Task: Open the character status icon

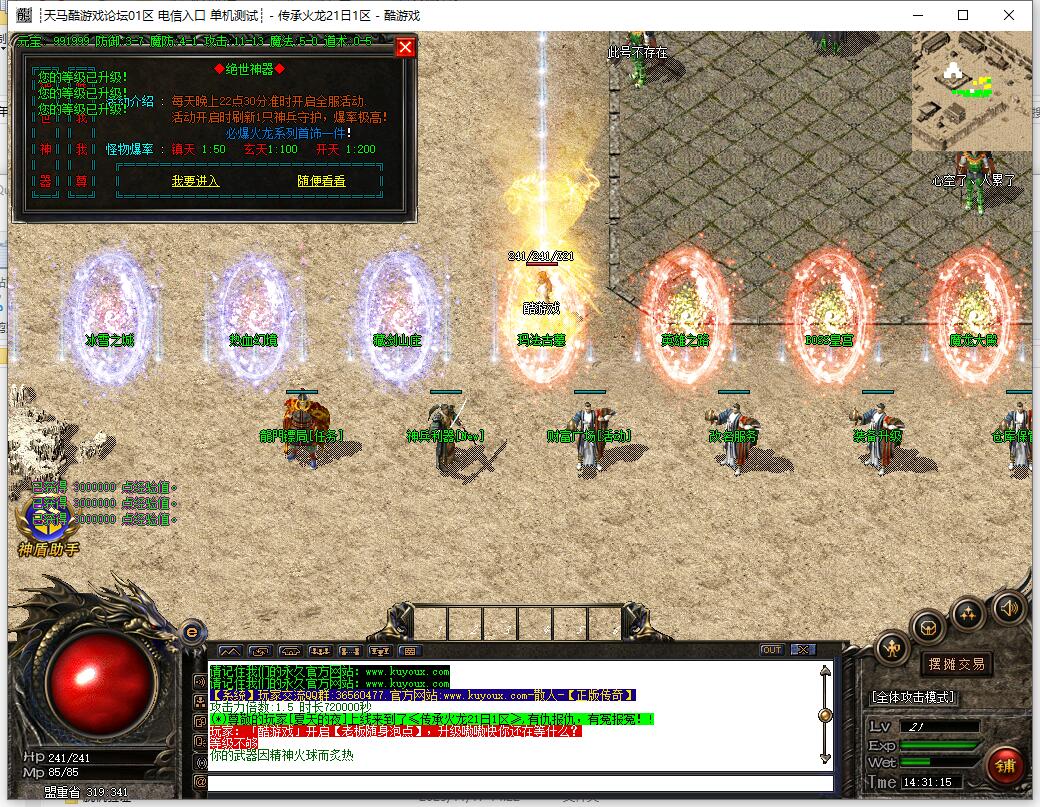Action: pos(892,649)
